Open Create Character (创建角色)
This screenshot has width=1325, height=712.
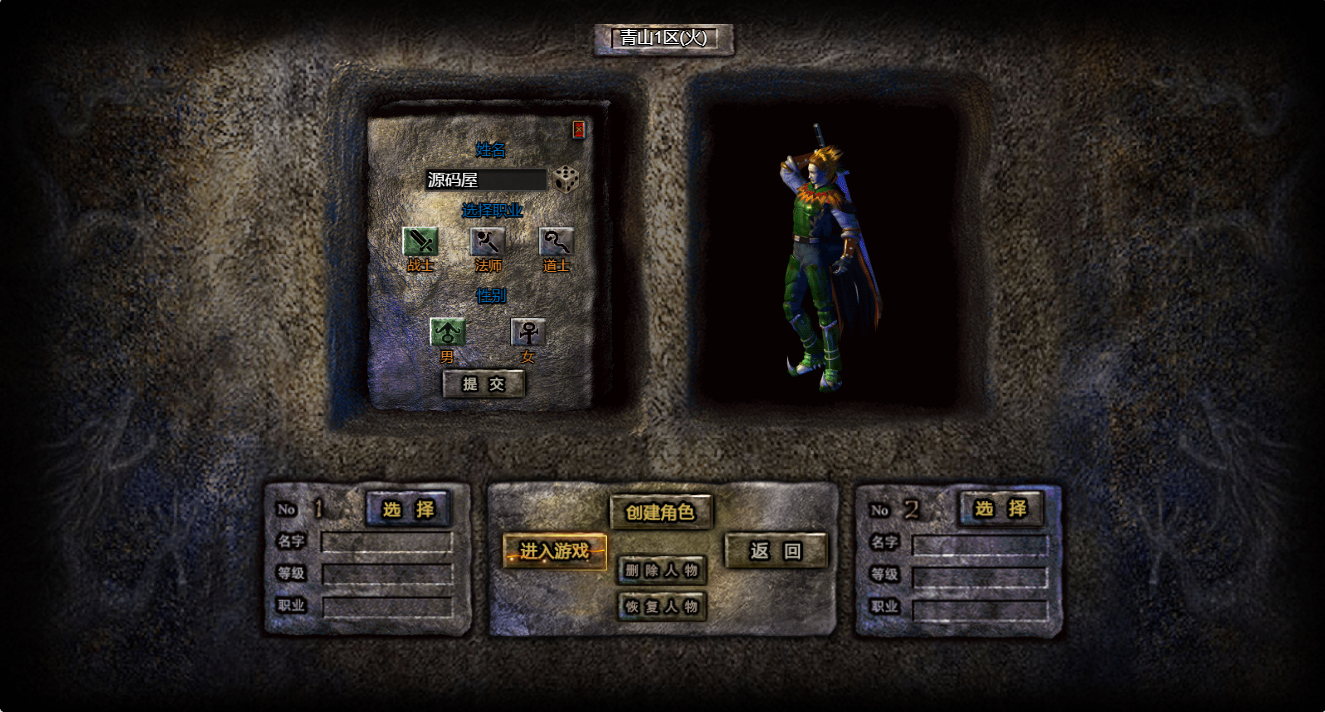661,512
